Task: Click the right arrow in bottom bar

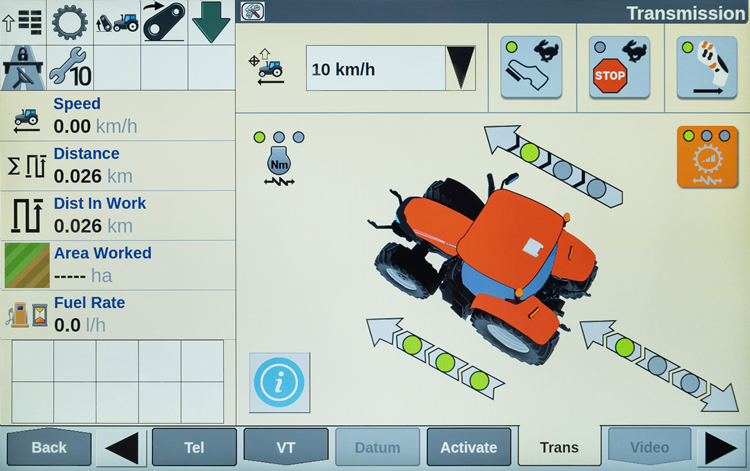Action: click(x=721, y=447)
